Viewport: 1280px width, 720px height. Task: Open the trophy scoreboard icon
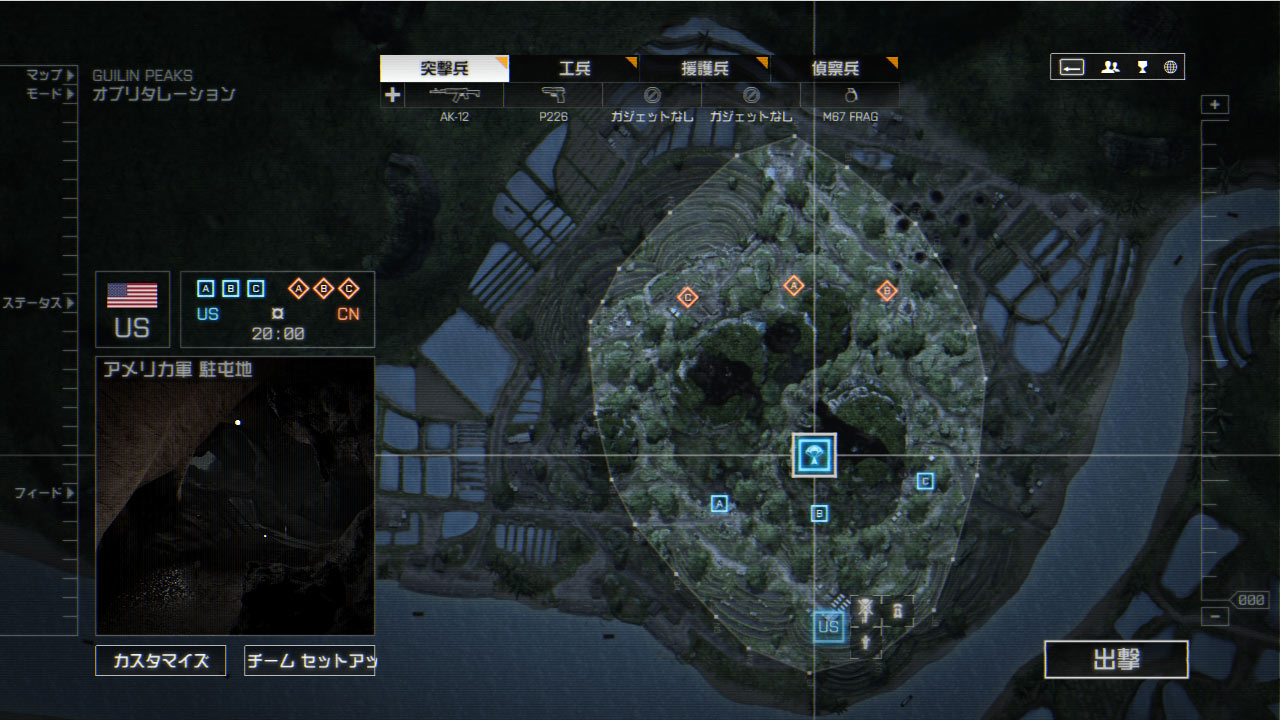click(1142, 67)
